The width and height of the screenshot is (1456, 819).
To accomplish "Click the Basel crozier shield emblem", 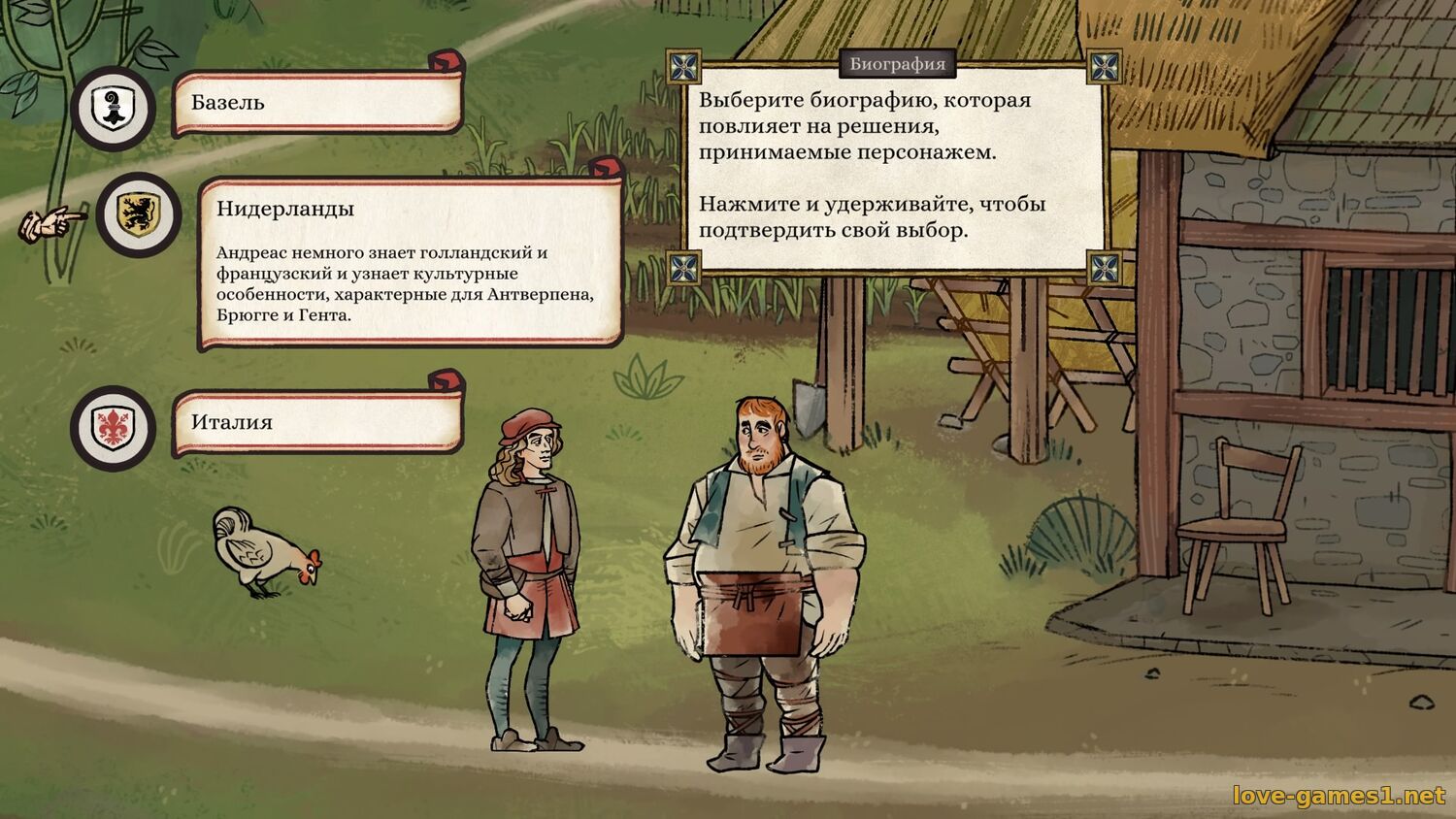I will point(115,108).
